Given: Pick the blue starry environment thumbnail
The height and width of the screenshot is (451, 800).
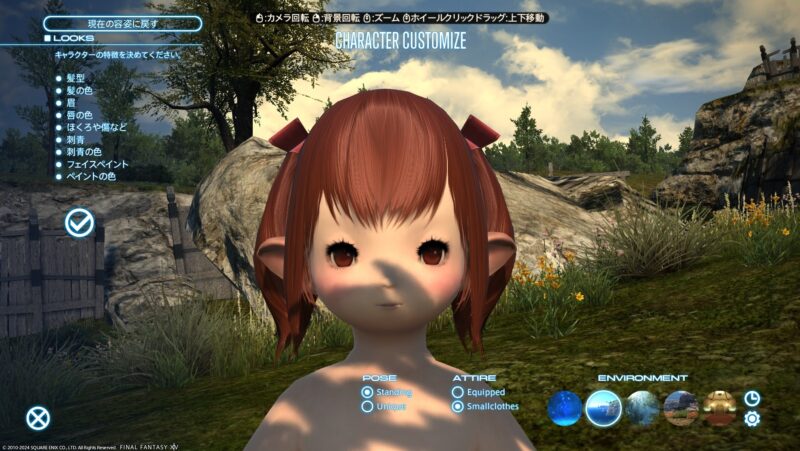Looking at the screenshot, I should coord(565,408).
